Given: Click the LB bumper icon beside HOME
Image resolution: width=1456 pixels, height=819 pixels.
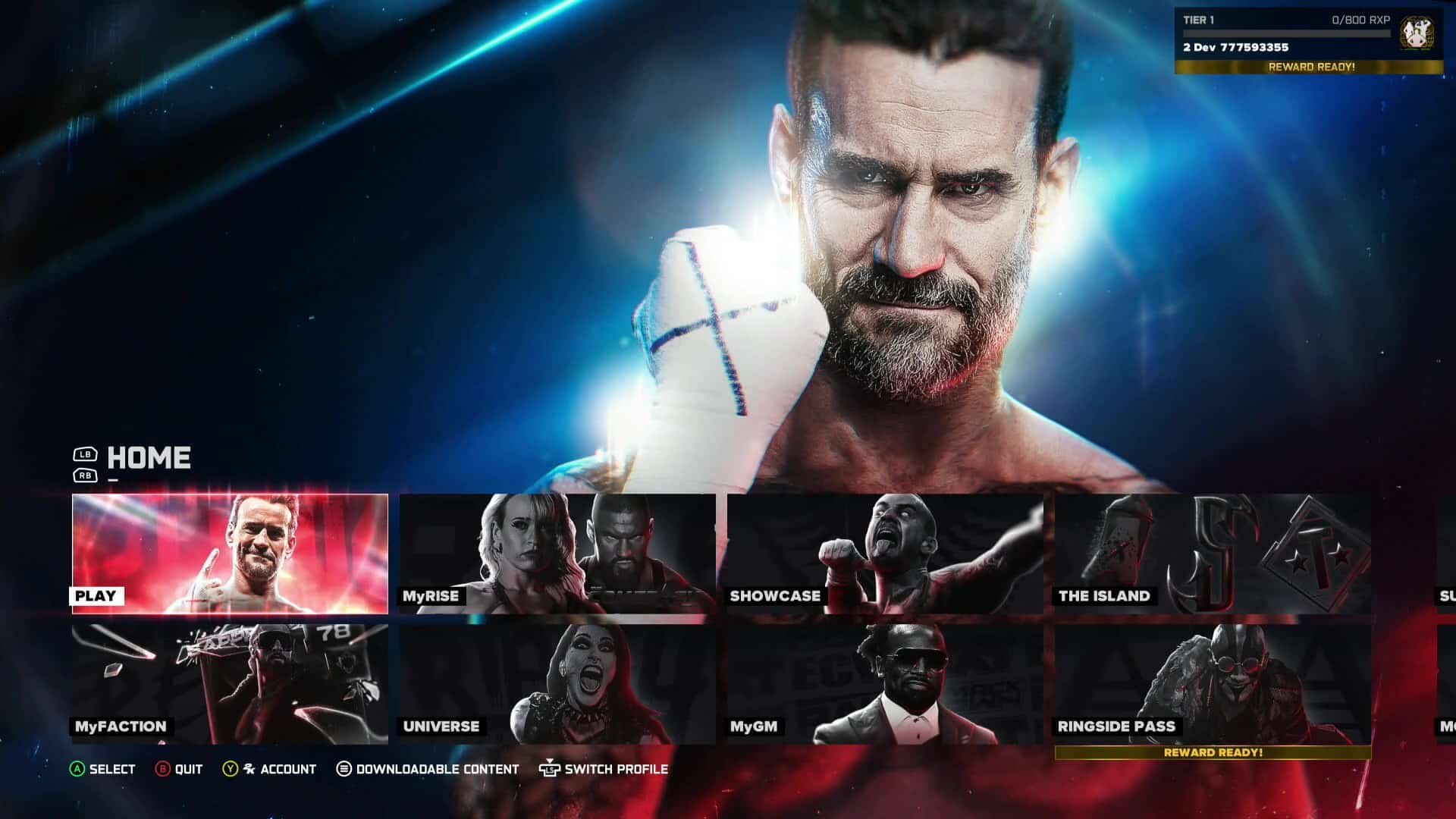Looking at the screenshot, I should click(86, 453).
